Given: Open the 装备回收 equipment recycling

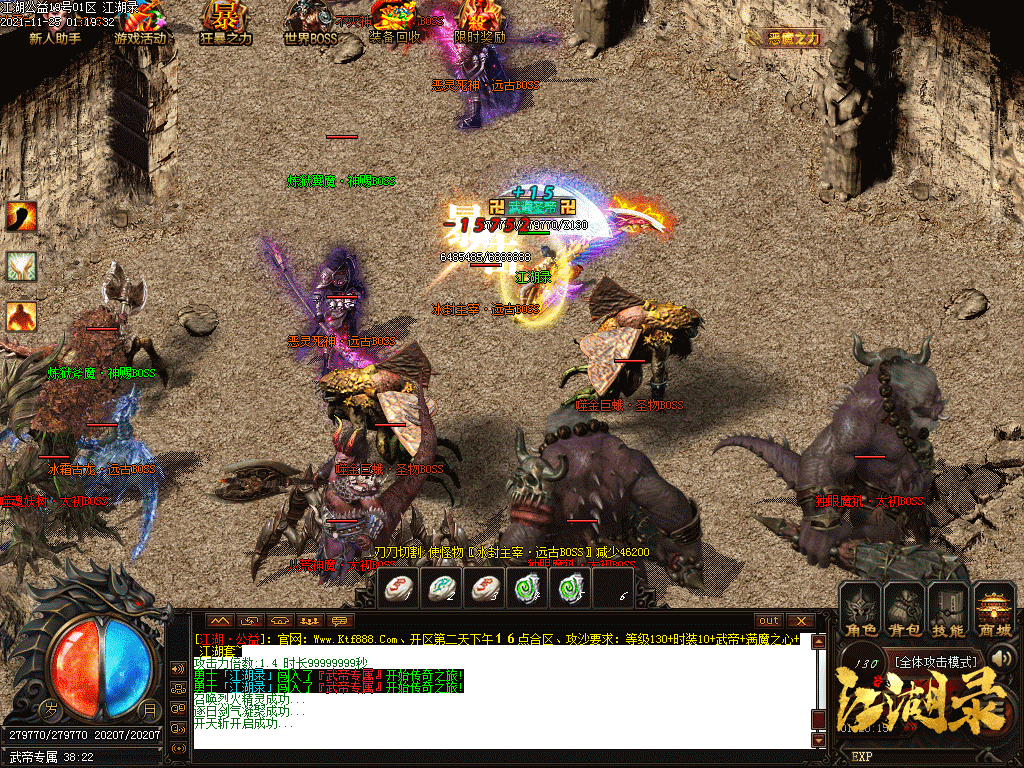Looking at the screenshot, I should [396, 24].
